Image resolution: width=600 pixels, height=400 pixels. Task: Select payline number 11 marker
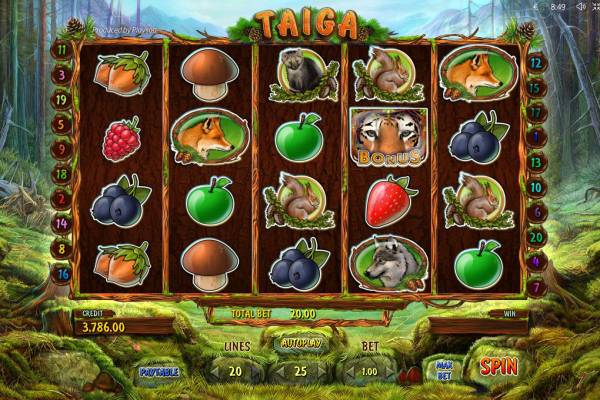[60, 47]
